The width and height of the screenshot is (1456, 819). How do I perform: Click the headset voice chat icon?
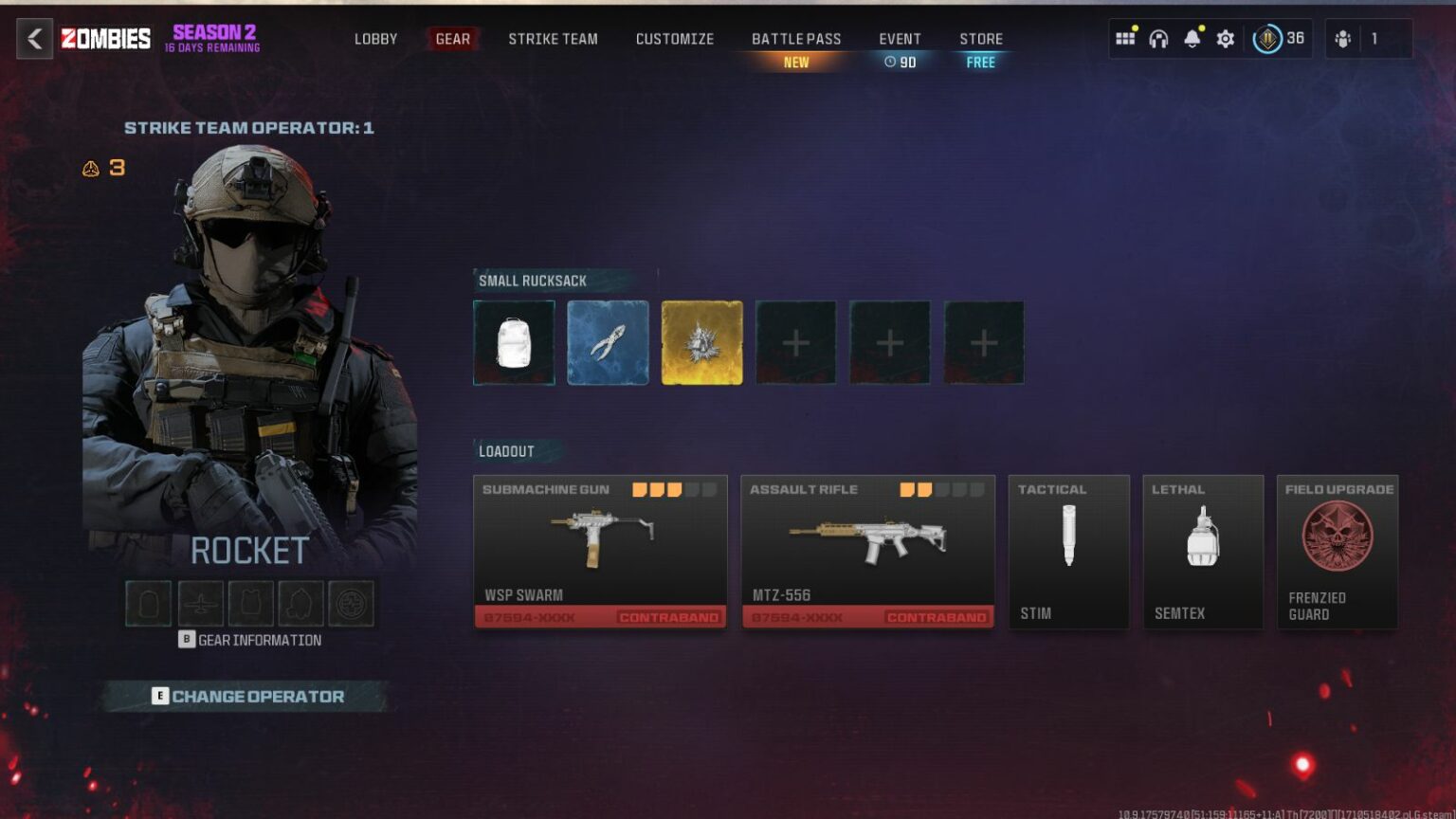[x=1158, y=39]
